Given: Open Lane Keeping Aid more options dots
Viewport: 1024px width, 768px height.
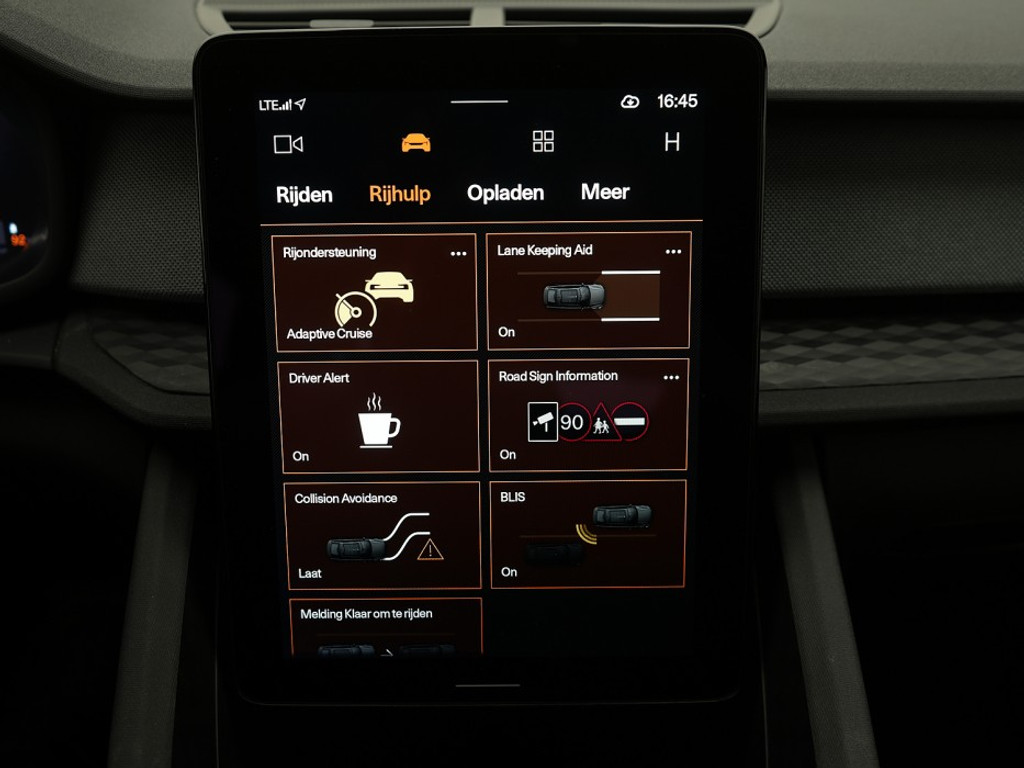Looking at the screenshot, I should [x=673, y=252].
